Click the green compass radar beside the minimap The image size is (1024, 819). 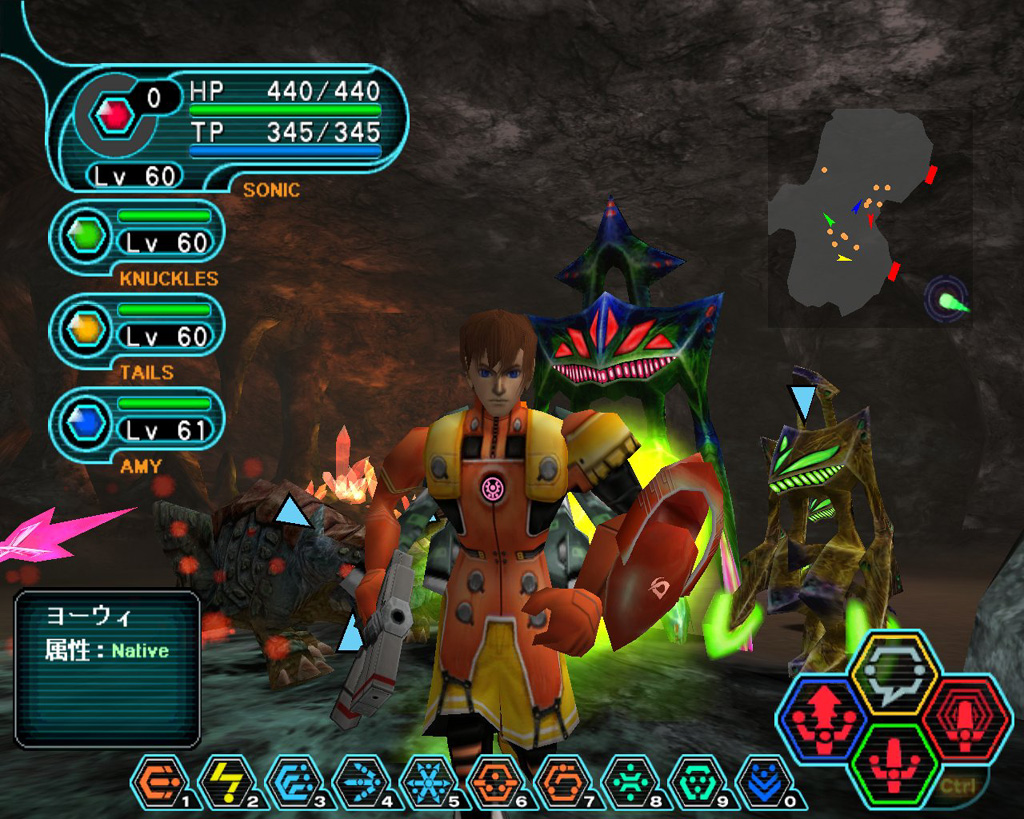946,299
